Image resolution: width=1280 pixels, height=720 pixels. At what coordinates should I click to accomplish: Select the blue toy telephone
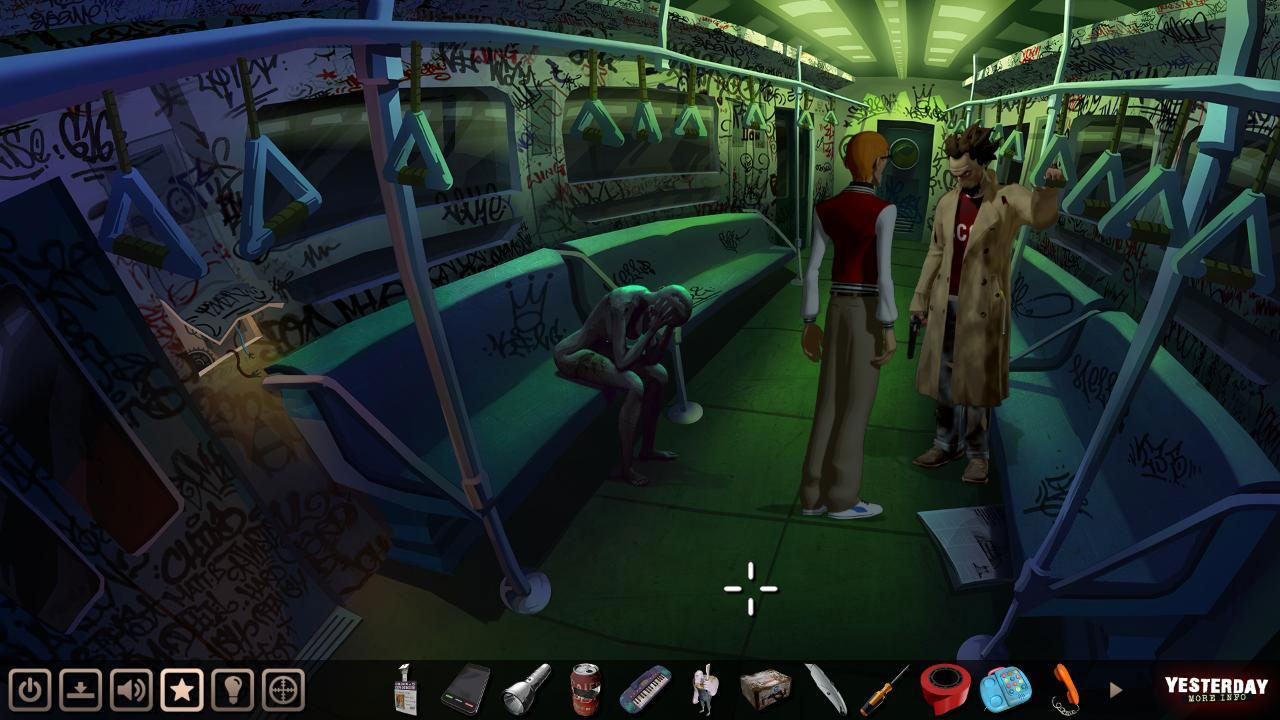pyautogui.click(x=1003, y=689)
